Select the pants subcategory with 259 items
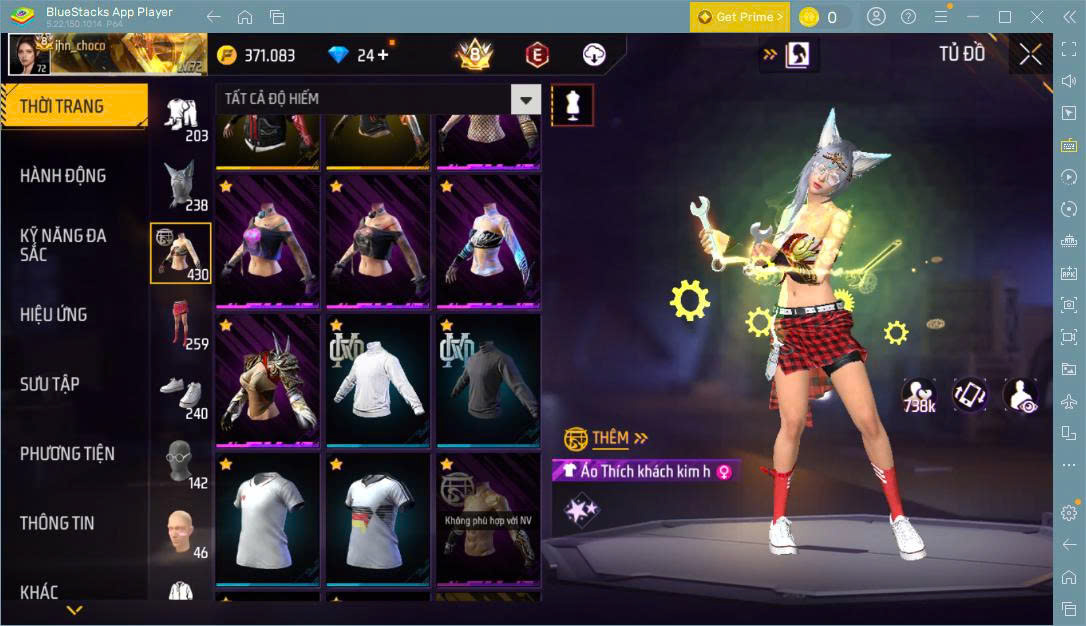Viewport: 1086px width, 626px height. click(x=180, y=324)
